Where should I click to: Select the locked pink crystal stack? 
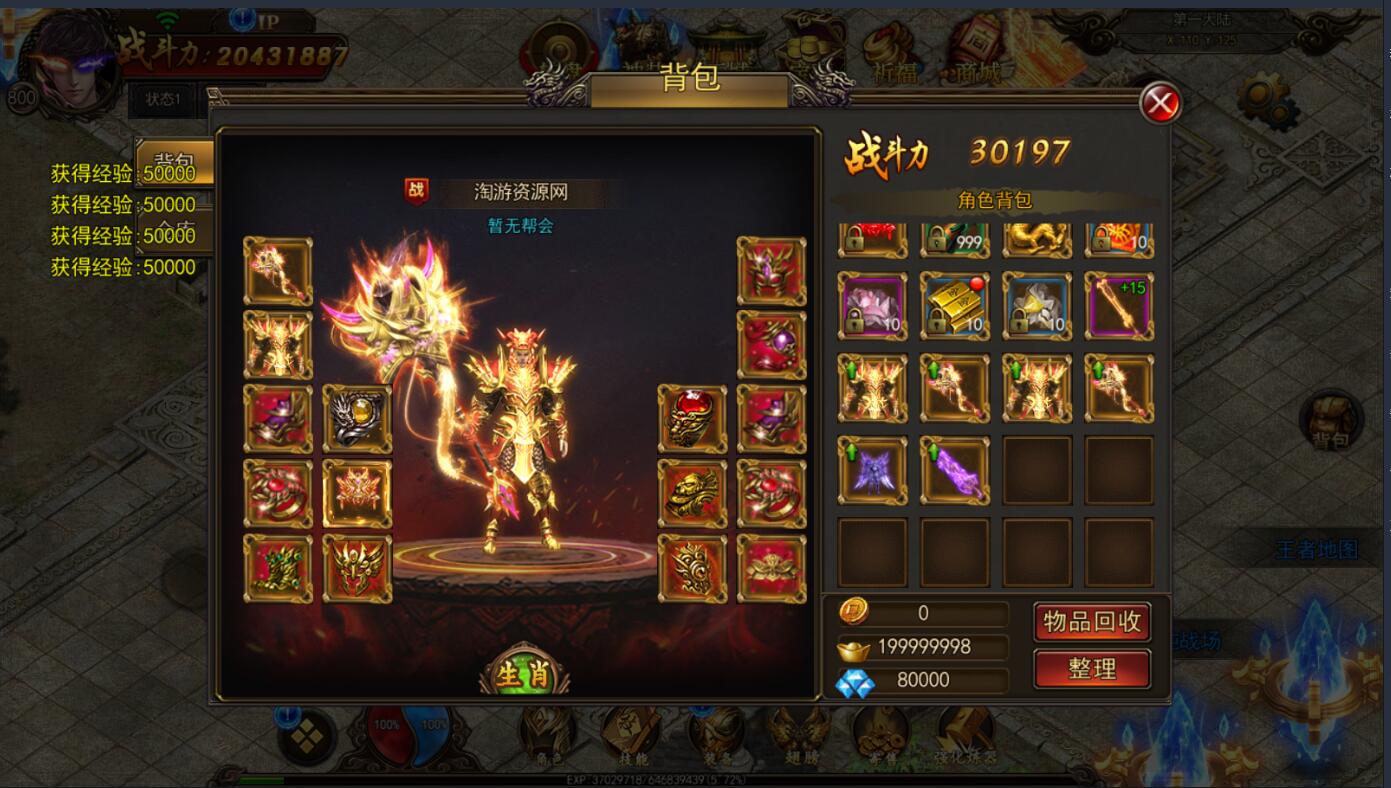(872, 306)
